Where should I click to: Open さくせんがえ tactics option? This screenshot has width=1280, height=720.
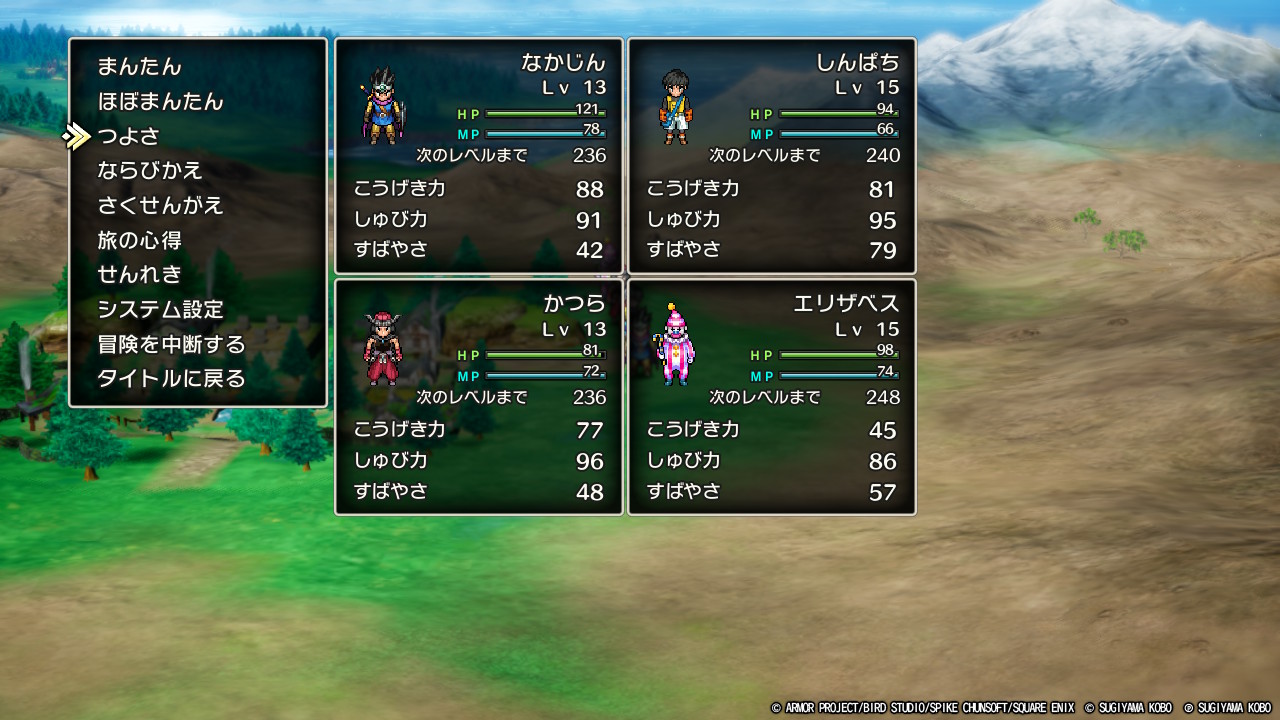(x=160, y=206)
